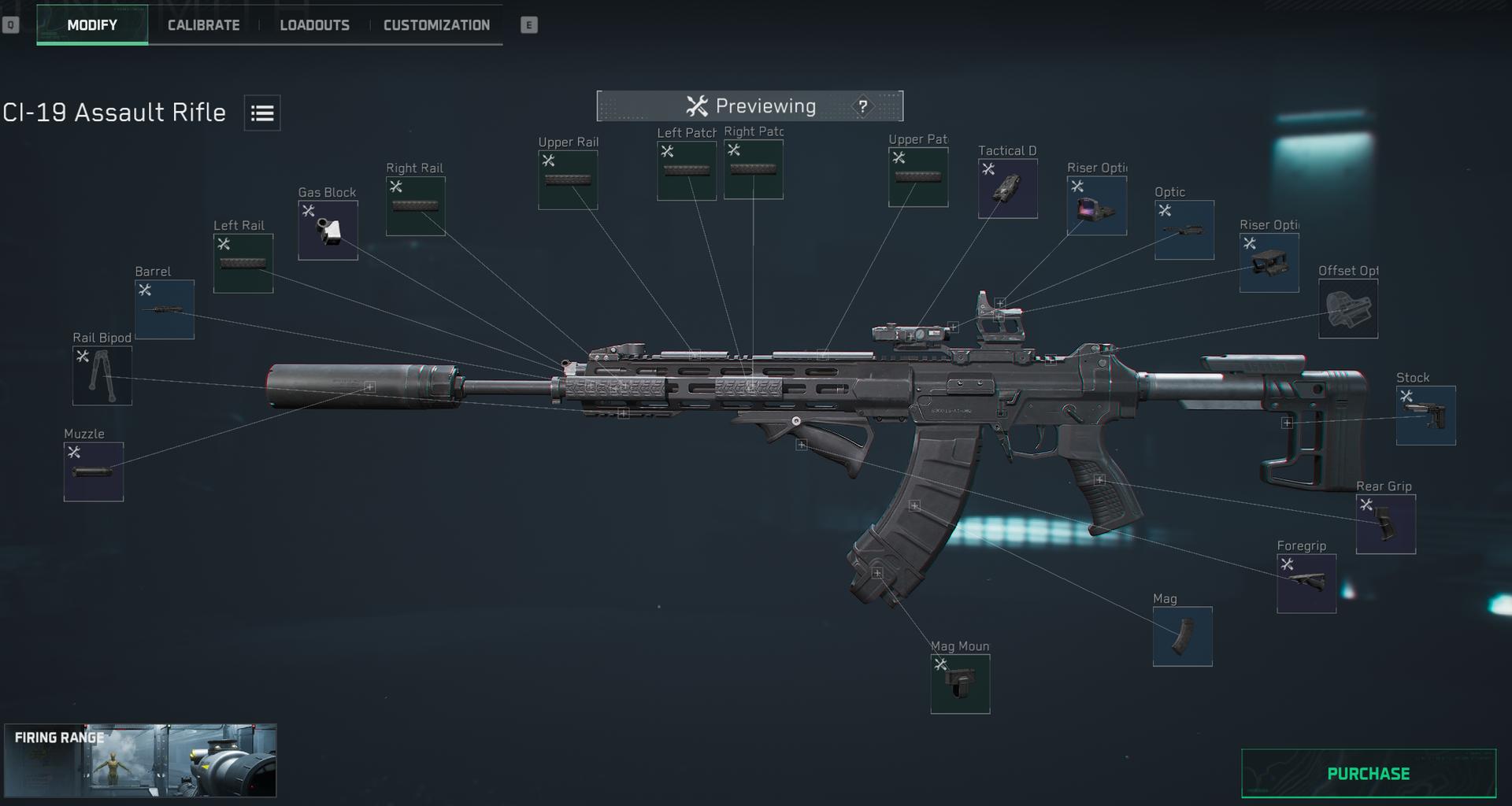
Task: Select the Gas Block attachment
Action: click(x=327, y=230)
